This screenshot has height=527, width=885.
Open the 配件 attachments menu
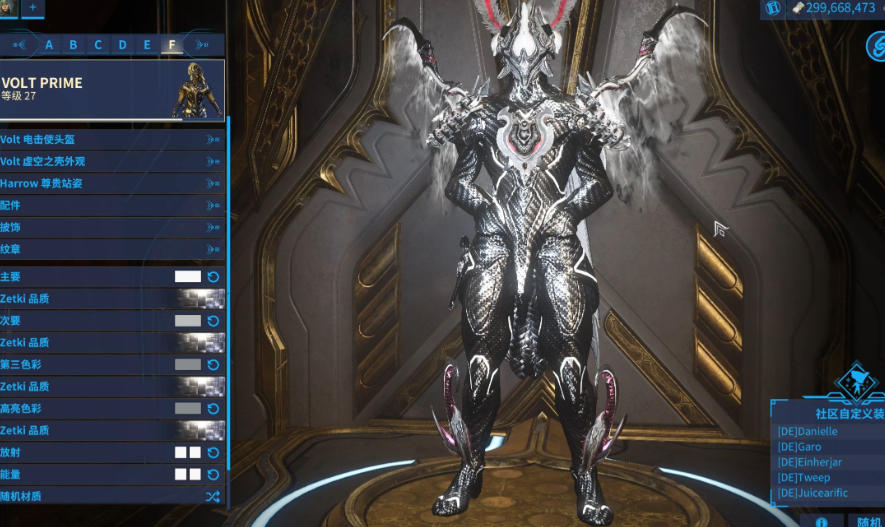pyautogui.click(x=112, y=205)
